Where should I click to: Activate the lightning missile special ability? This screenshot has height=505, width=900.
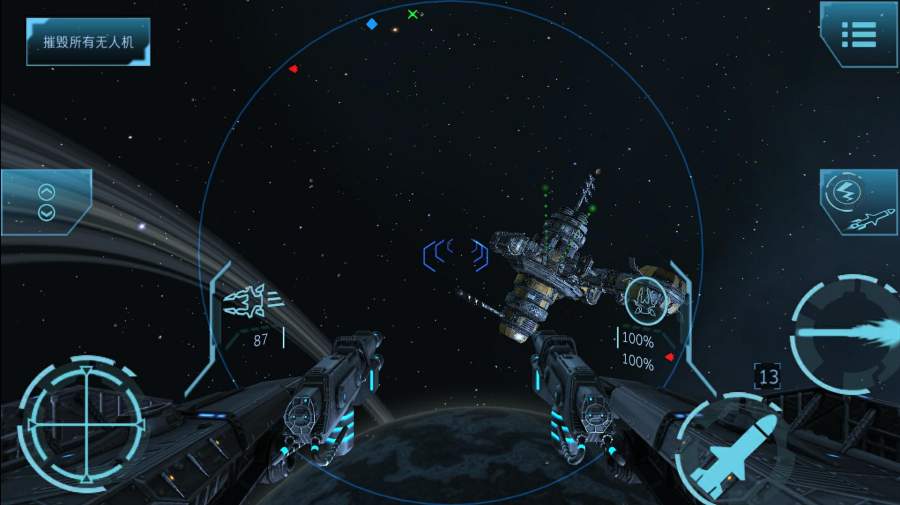tap(859, 203)
